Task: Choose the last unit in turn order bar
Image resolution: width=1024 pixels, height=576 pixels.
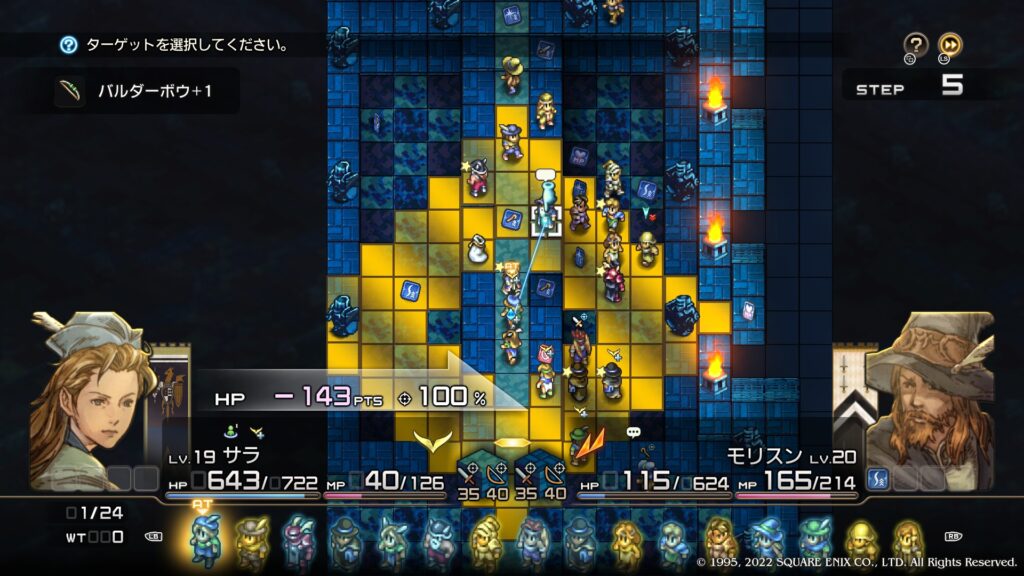Action: pos(906,540)
